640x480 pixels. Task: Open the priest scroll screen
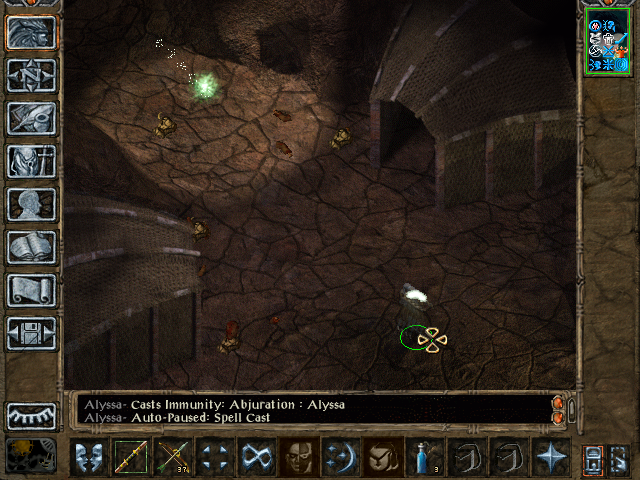32,290
